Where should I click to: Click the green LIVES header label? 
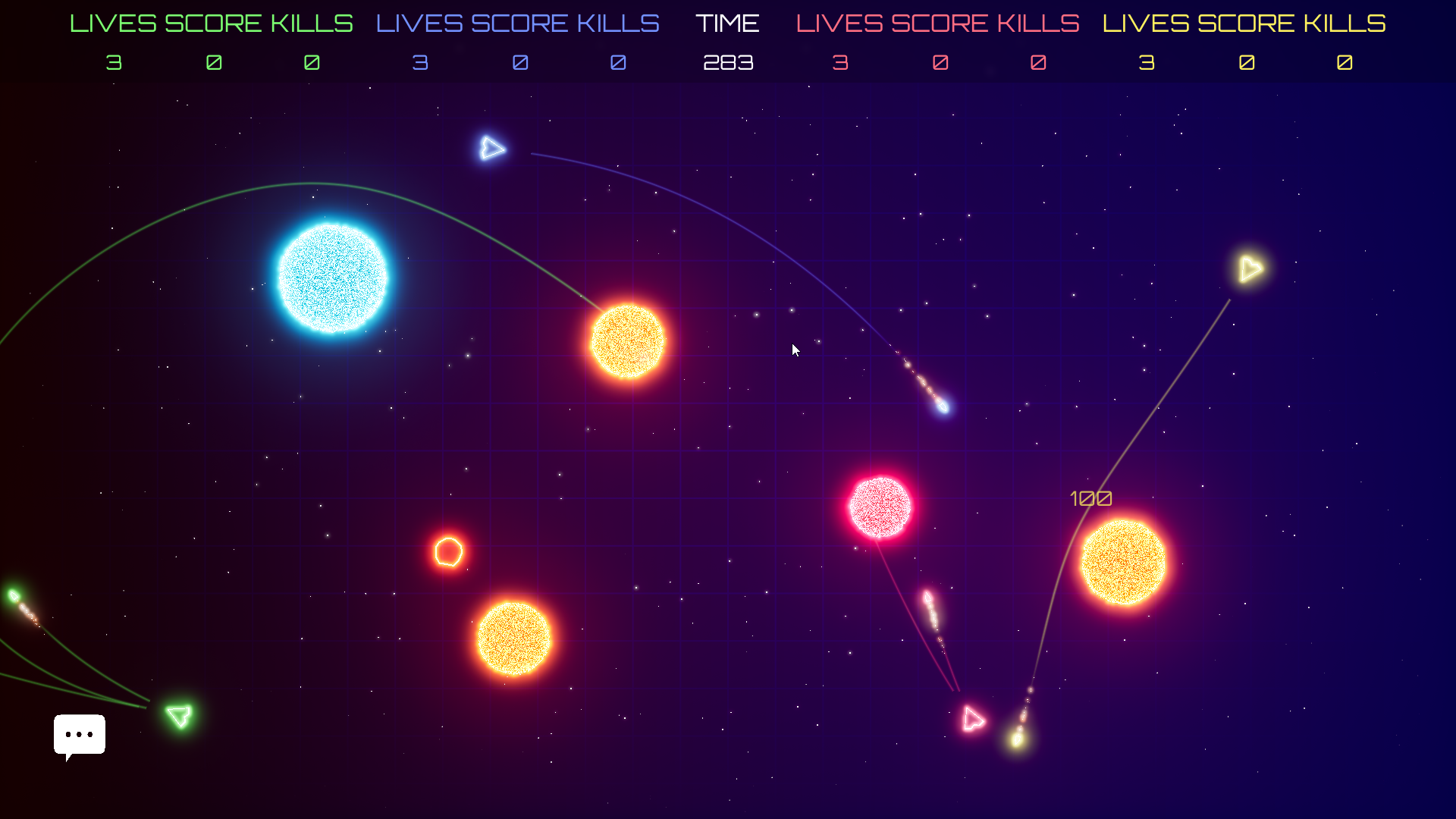[x=115, y=23]
